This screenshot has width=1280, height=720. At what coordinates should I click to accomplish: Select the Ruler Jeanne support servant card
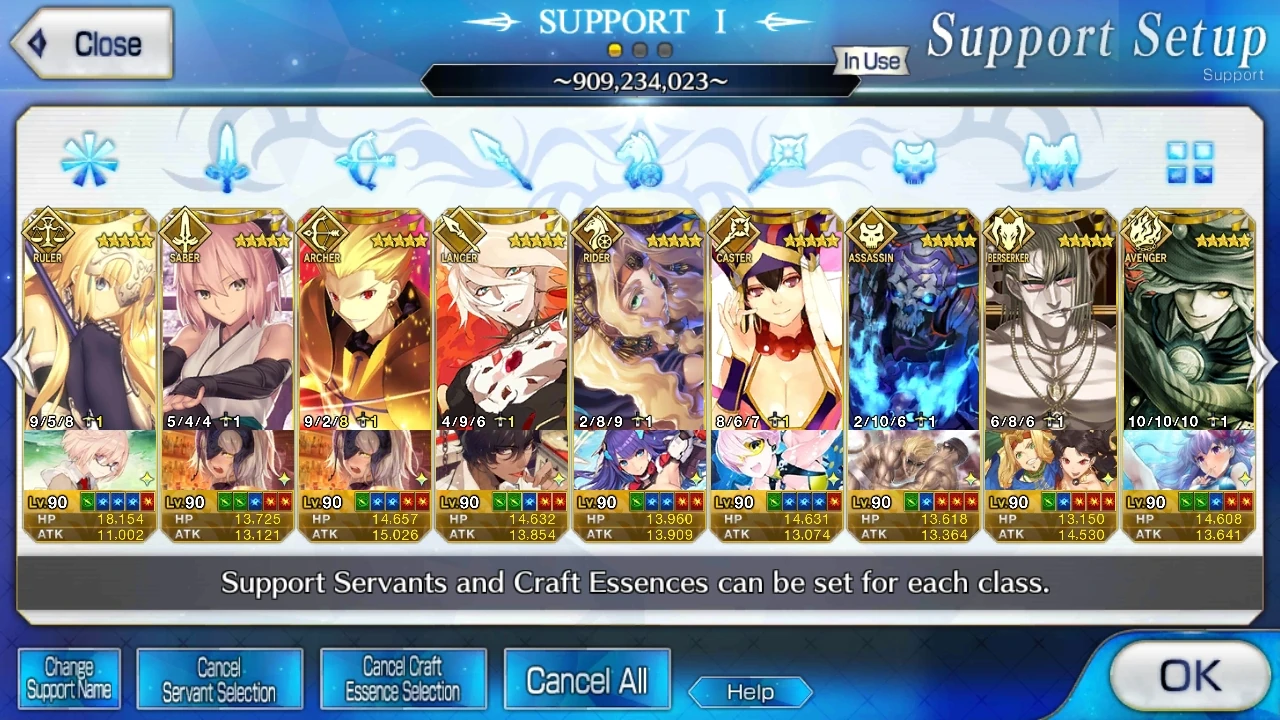pyautogui.click(x=87, y=320)
